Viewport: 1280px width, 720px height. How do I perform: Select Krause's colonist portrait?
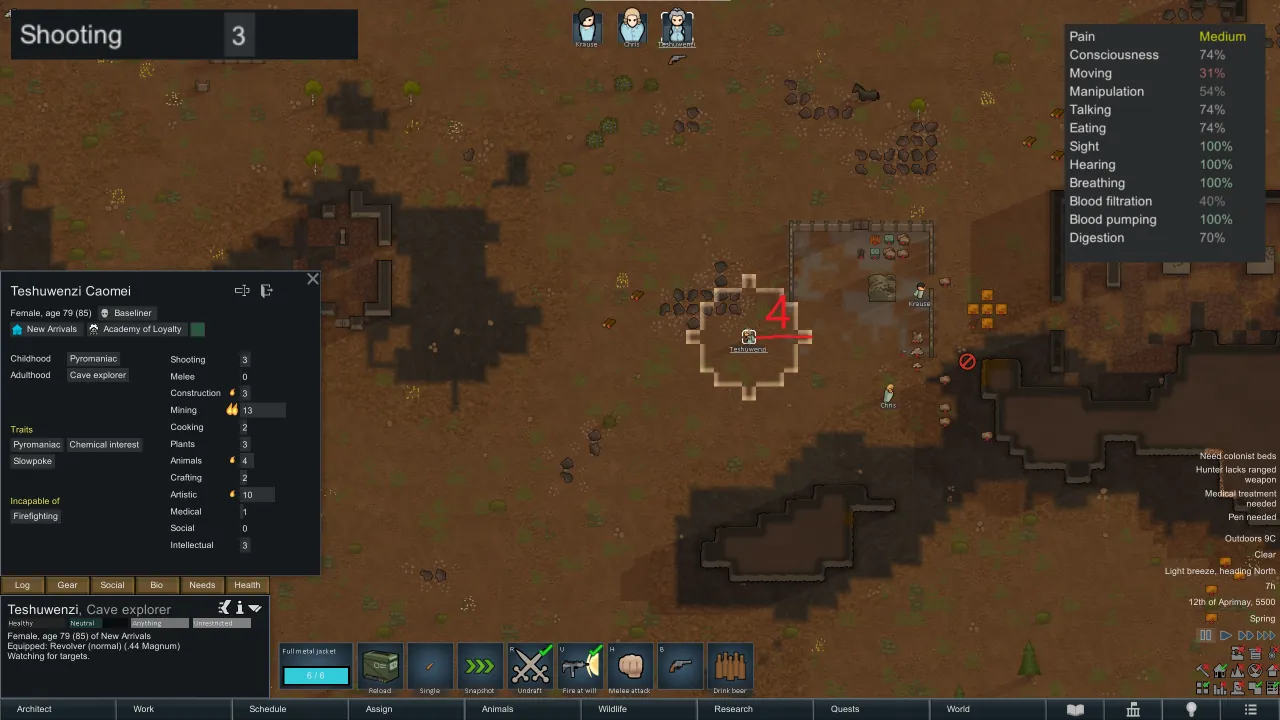point(586,27)
